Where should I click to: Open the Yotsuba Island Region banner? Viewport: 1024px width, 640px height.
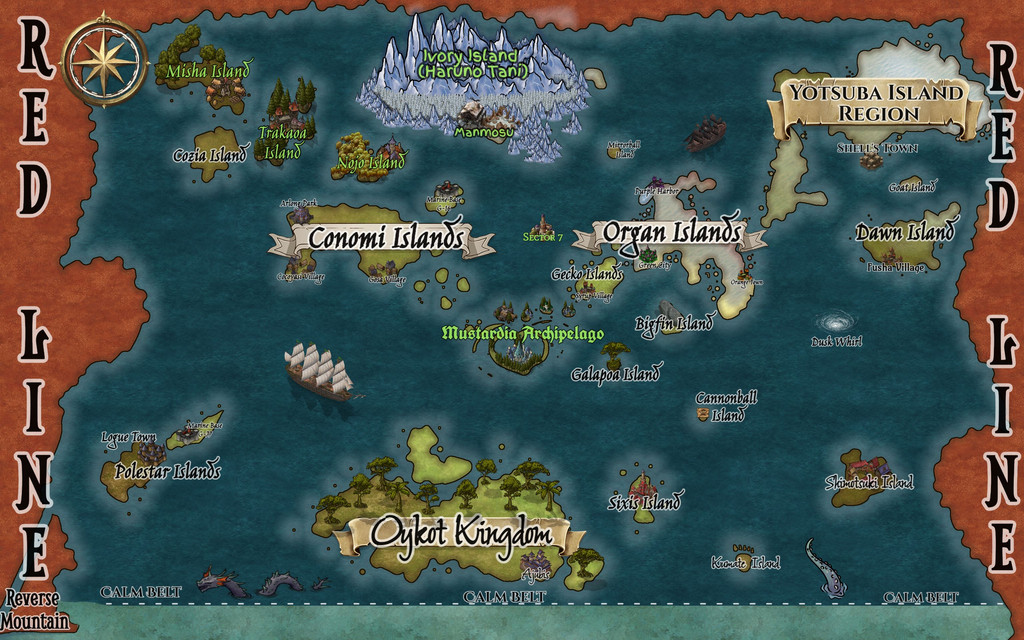[877, 103]
